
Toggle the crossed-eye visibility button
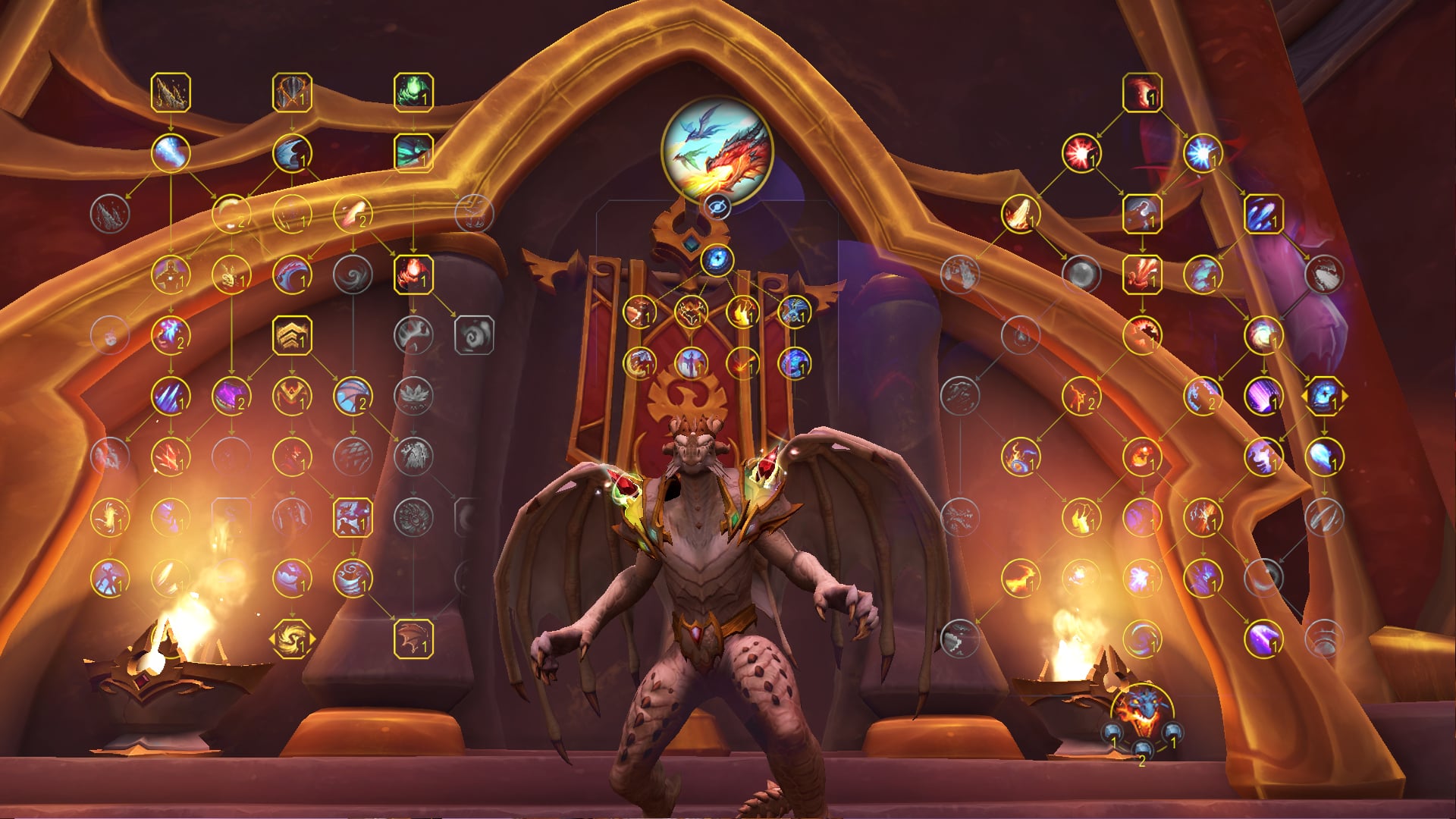point(717,206)
